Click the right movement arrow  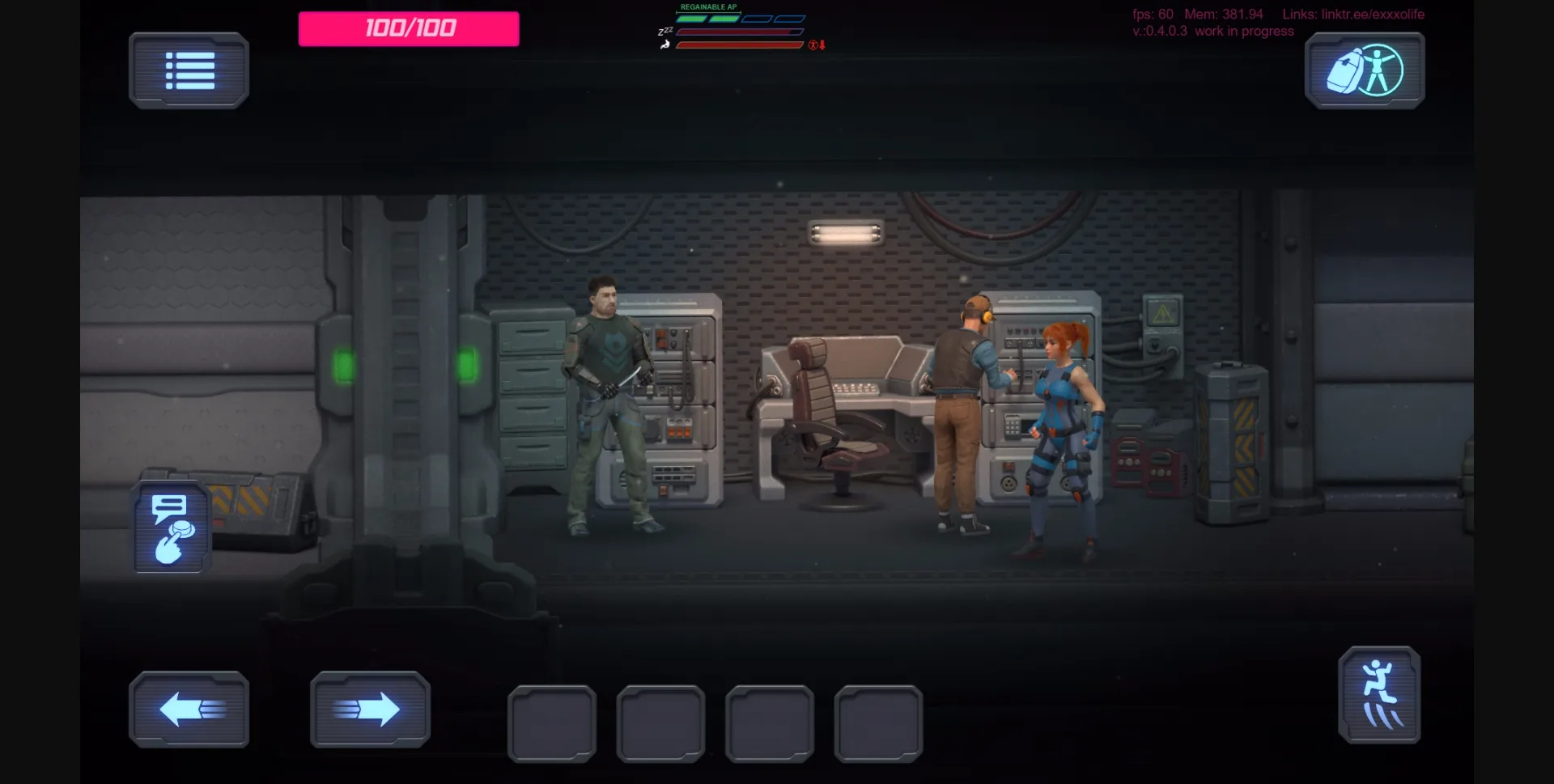click(371, 709)
